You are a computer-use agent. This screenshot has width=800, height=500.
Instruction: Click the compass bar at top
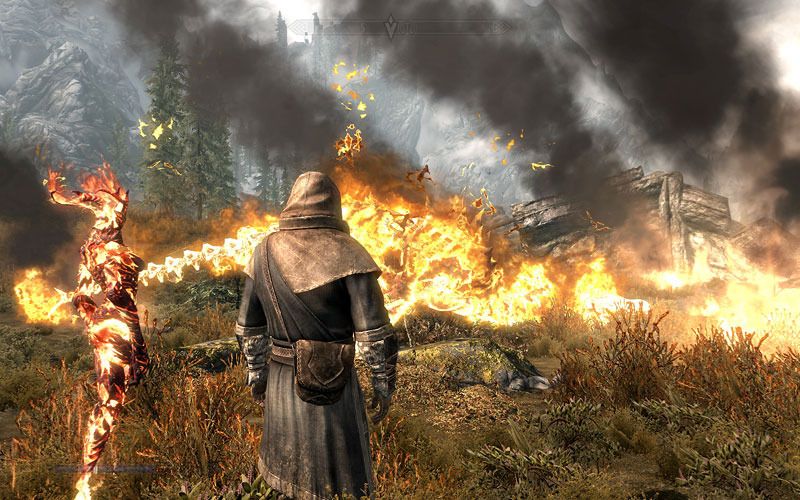[x=330, y=29]
